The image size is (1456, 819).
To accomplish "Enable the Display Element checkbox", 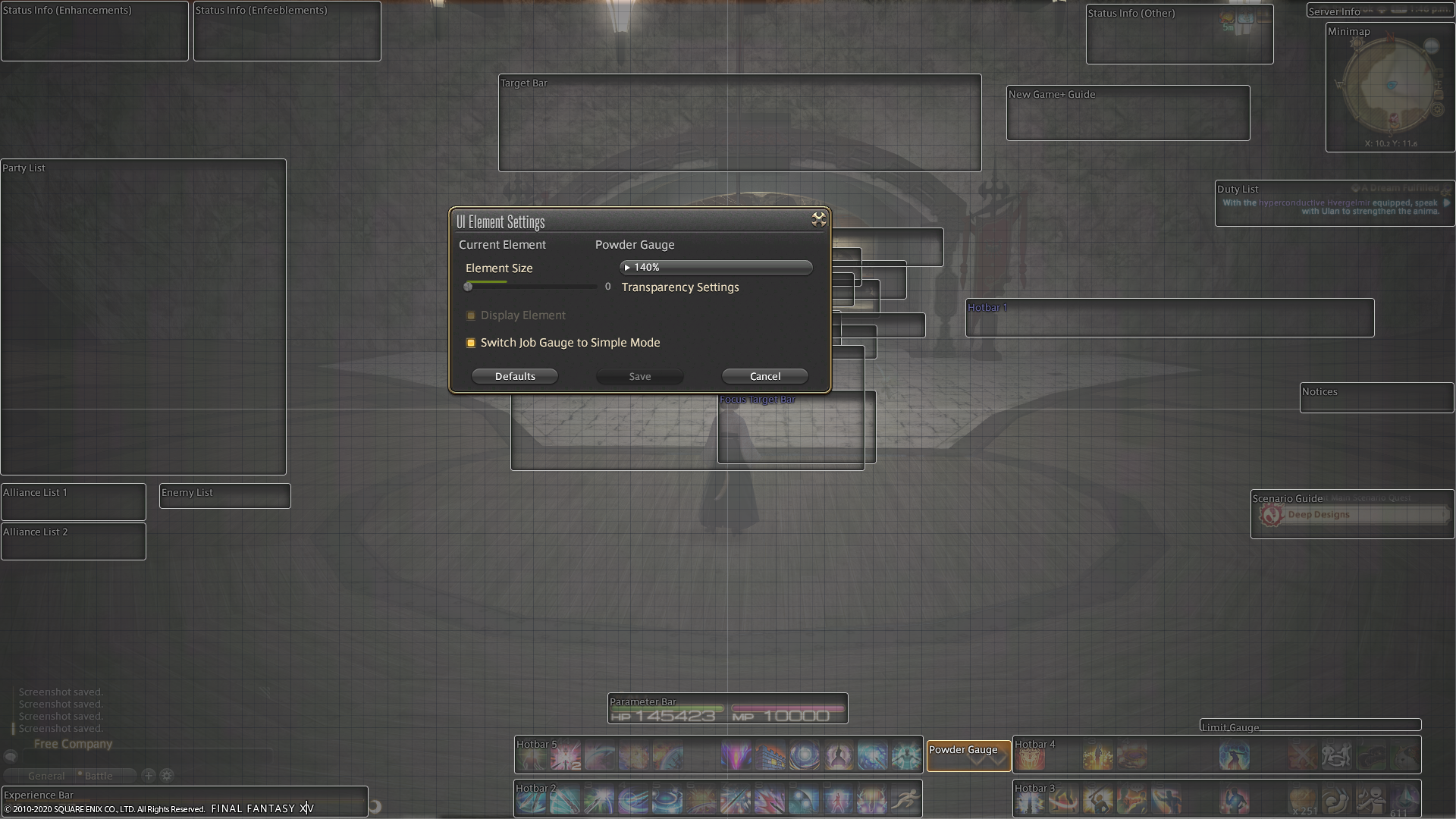I will [471, 315].
